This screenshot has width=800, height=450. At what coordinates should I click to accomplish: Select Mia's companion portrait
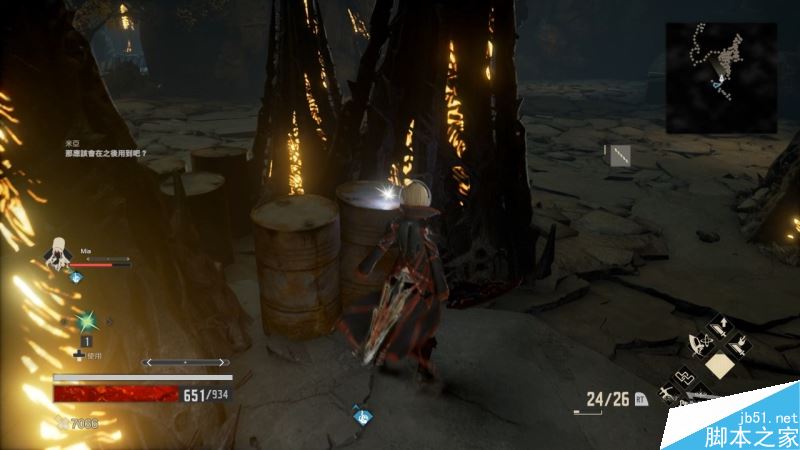59,253
